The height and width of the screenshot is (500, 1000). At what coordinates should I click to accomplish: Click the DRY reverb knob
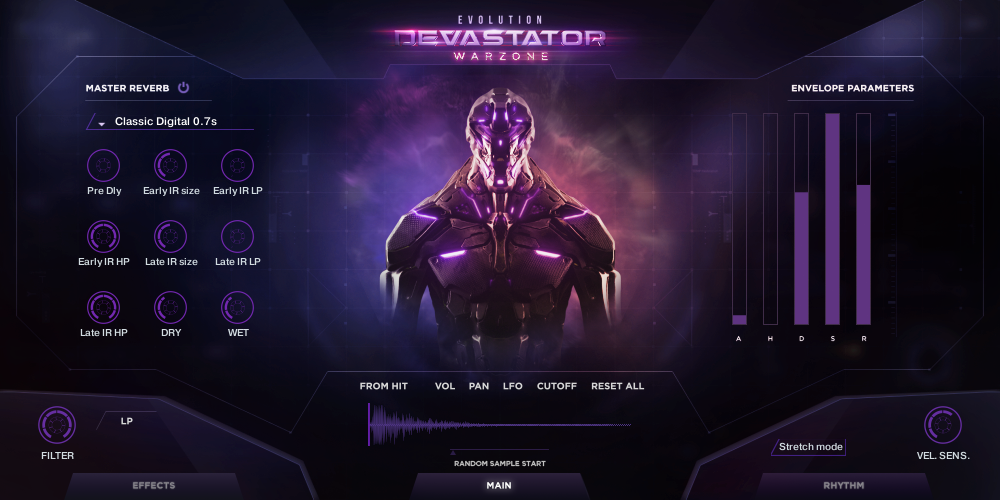pyautogui.click(x=170, y=307)
